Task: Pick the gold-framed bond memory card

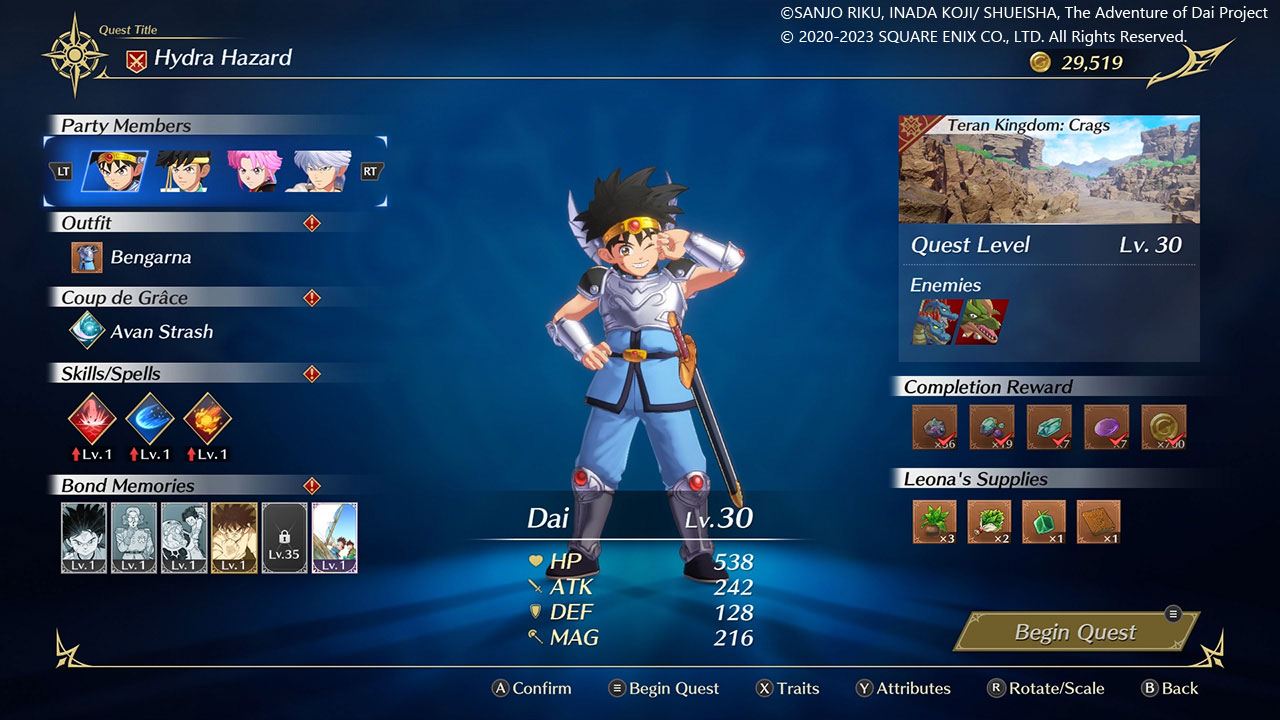Action: [234, 537]
